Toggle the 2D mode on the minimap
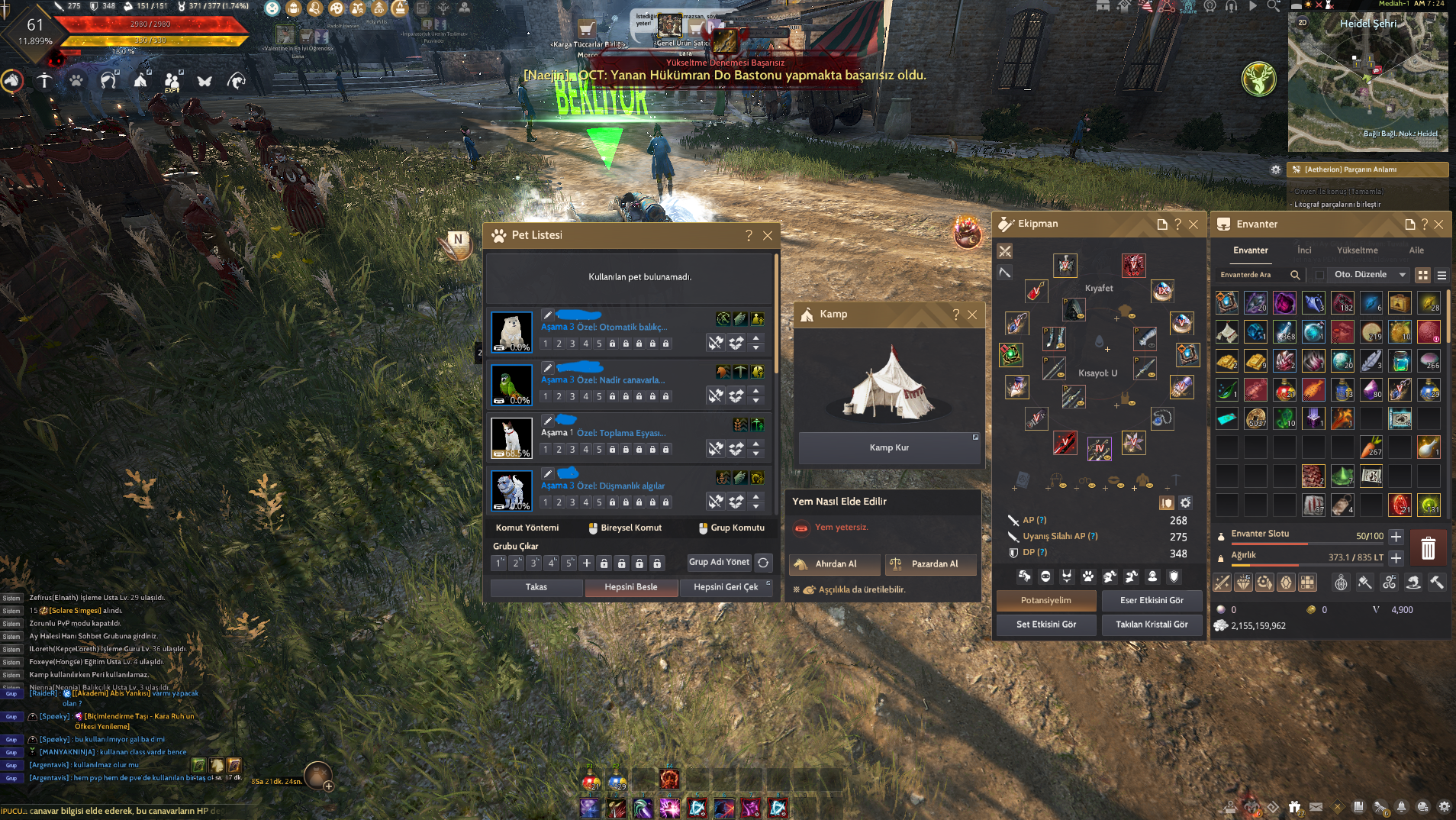This screenshot has width=1456, height=820. (1301, 24)
